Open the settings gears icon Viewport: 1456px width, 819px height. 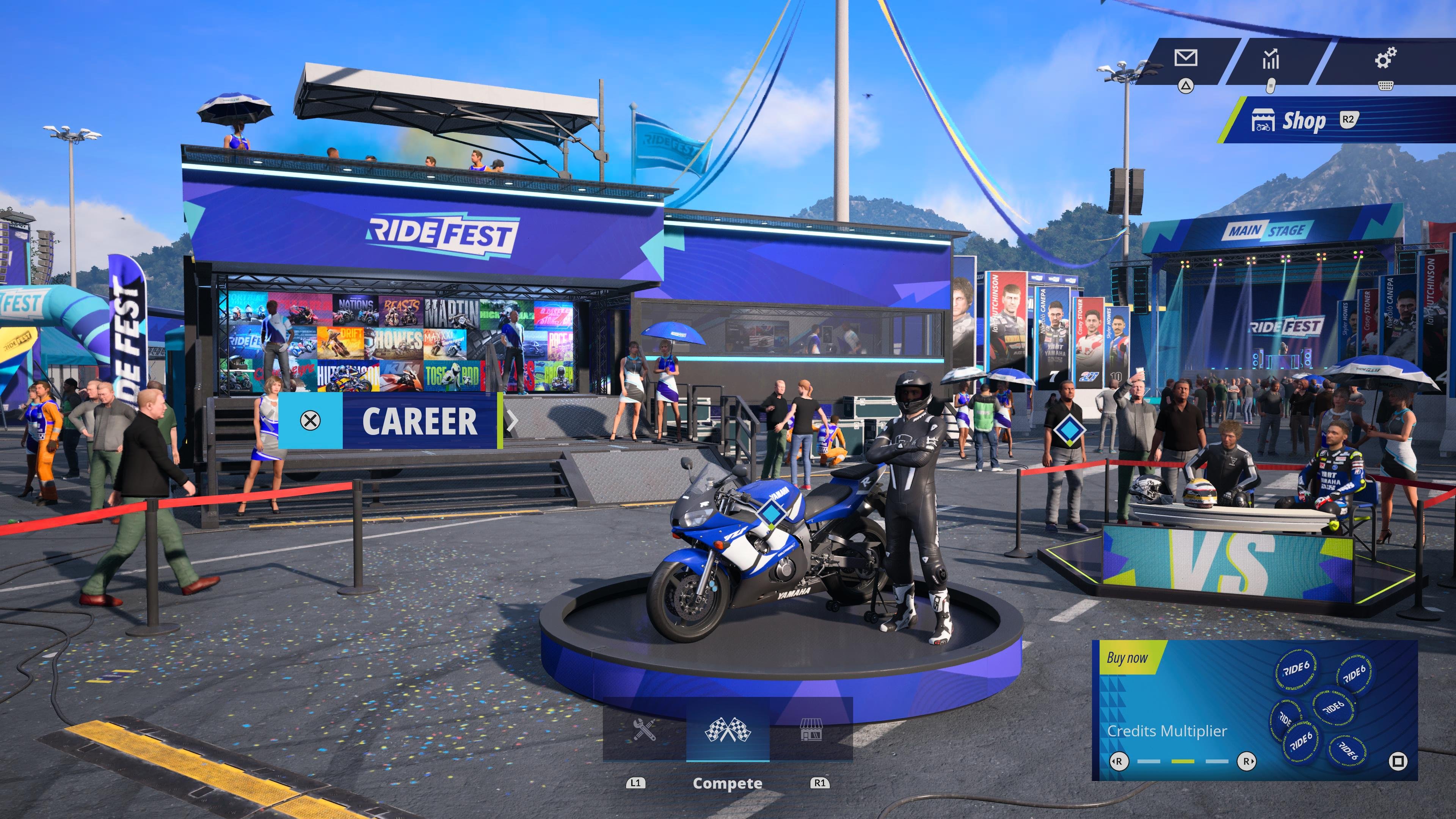point(1385,58)
